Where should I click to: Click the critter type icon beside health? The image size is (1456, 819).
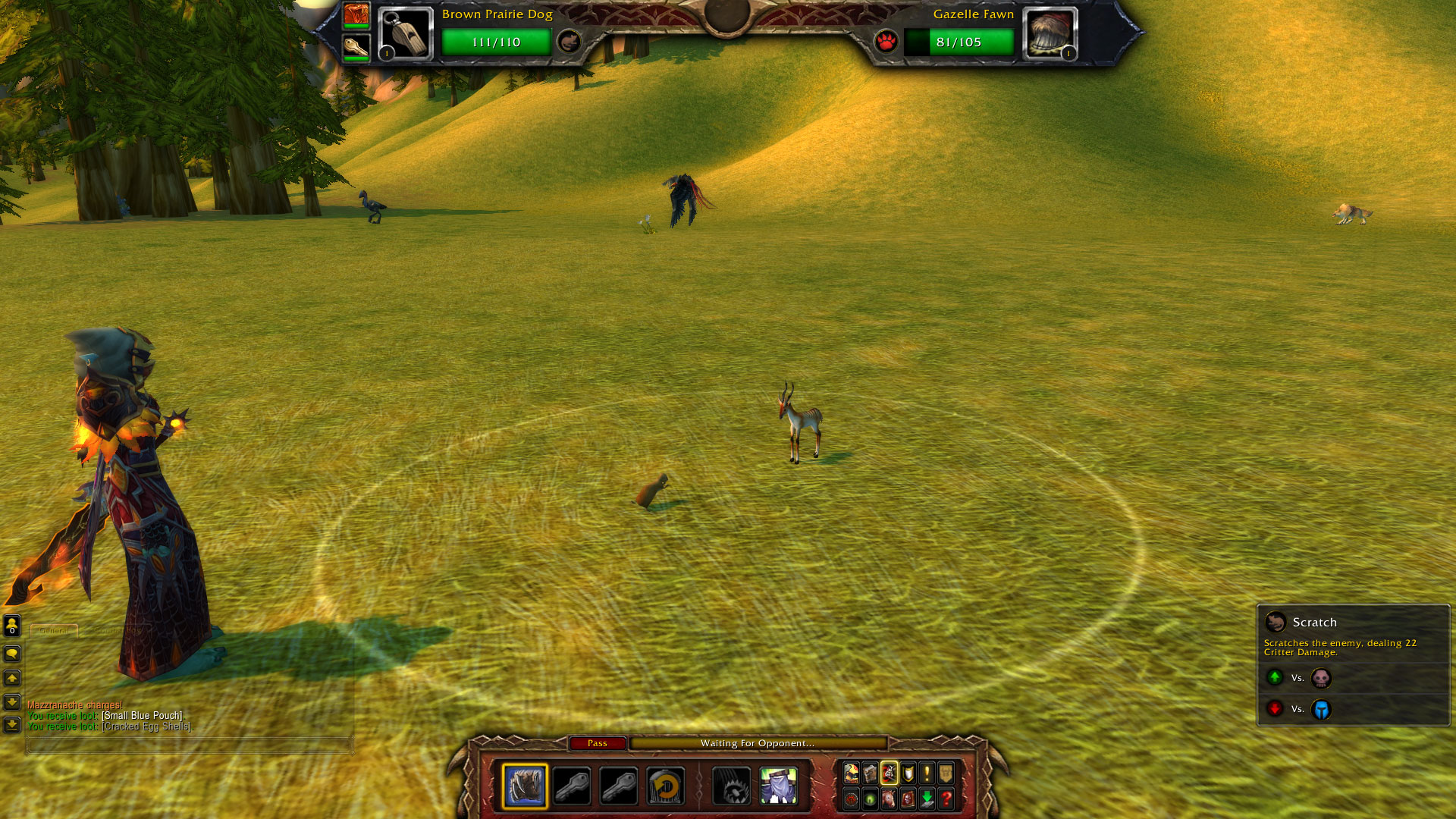click(x=569, y=42)
